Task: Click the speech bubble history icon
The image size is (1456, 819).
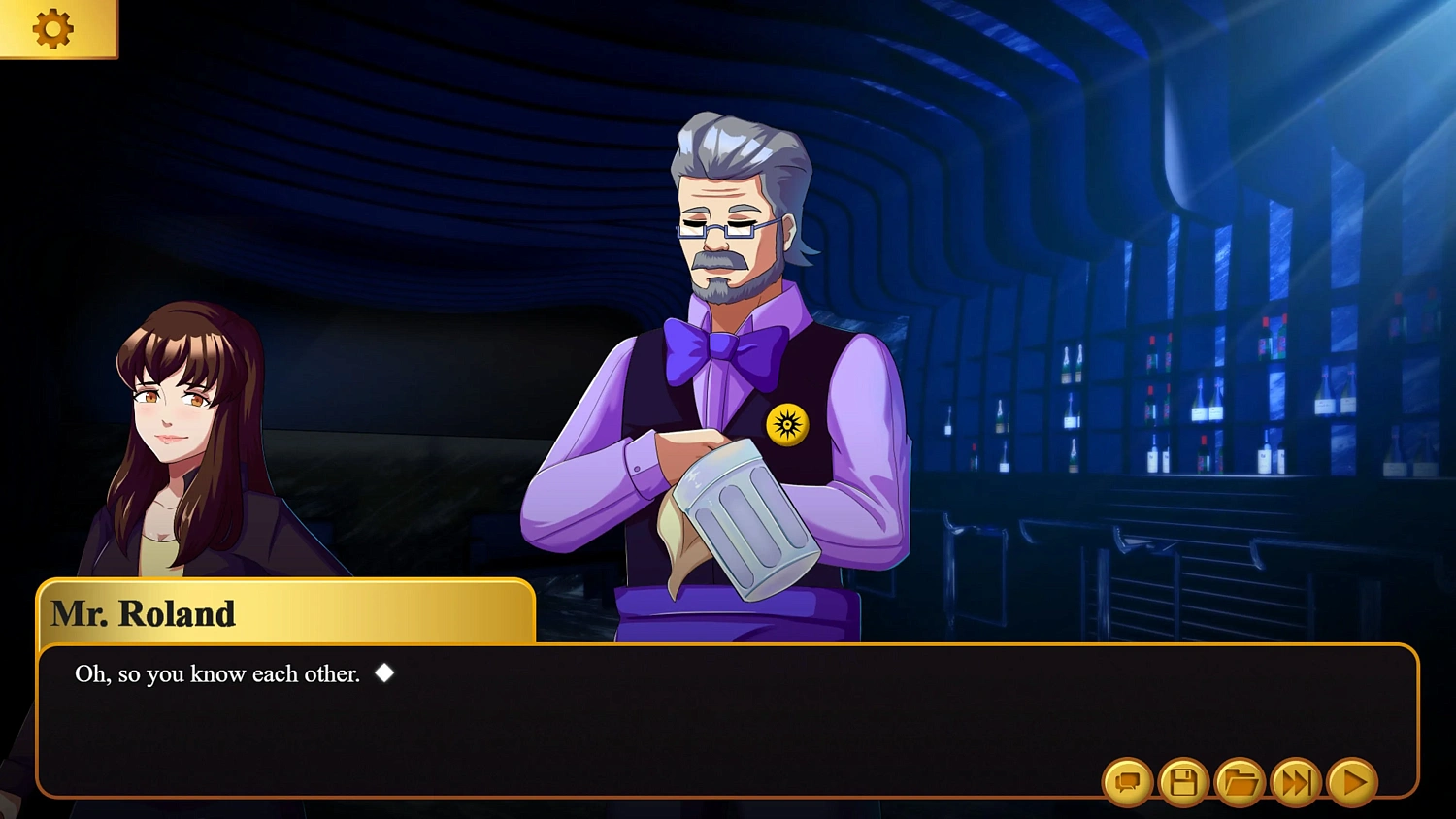Action: click(1129, 780)
